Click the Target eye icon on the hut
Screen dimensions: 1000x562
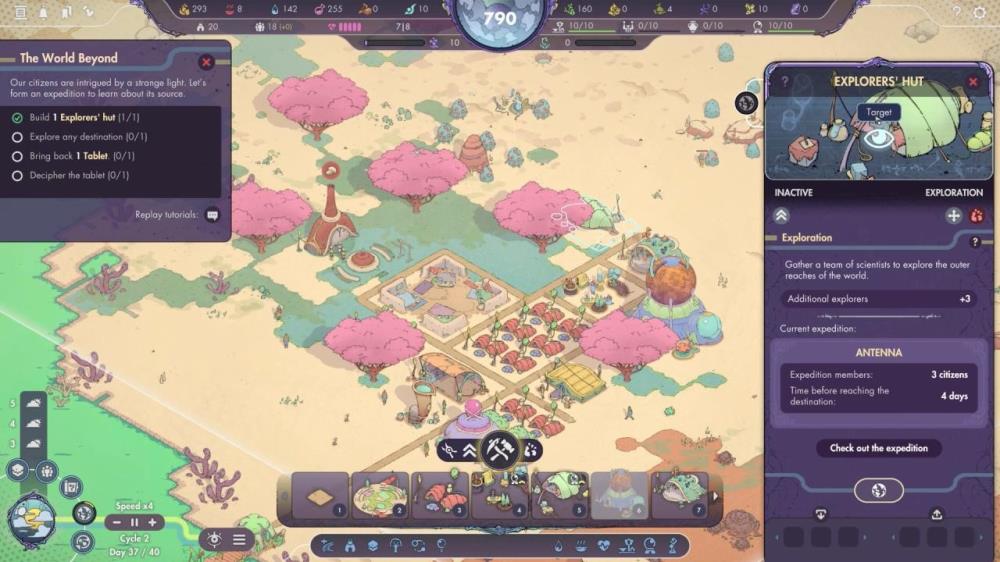click(878, 138)
